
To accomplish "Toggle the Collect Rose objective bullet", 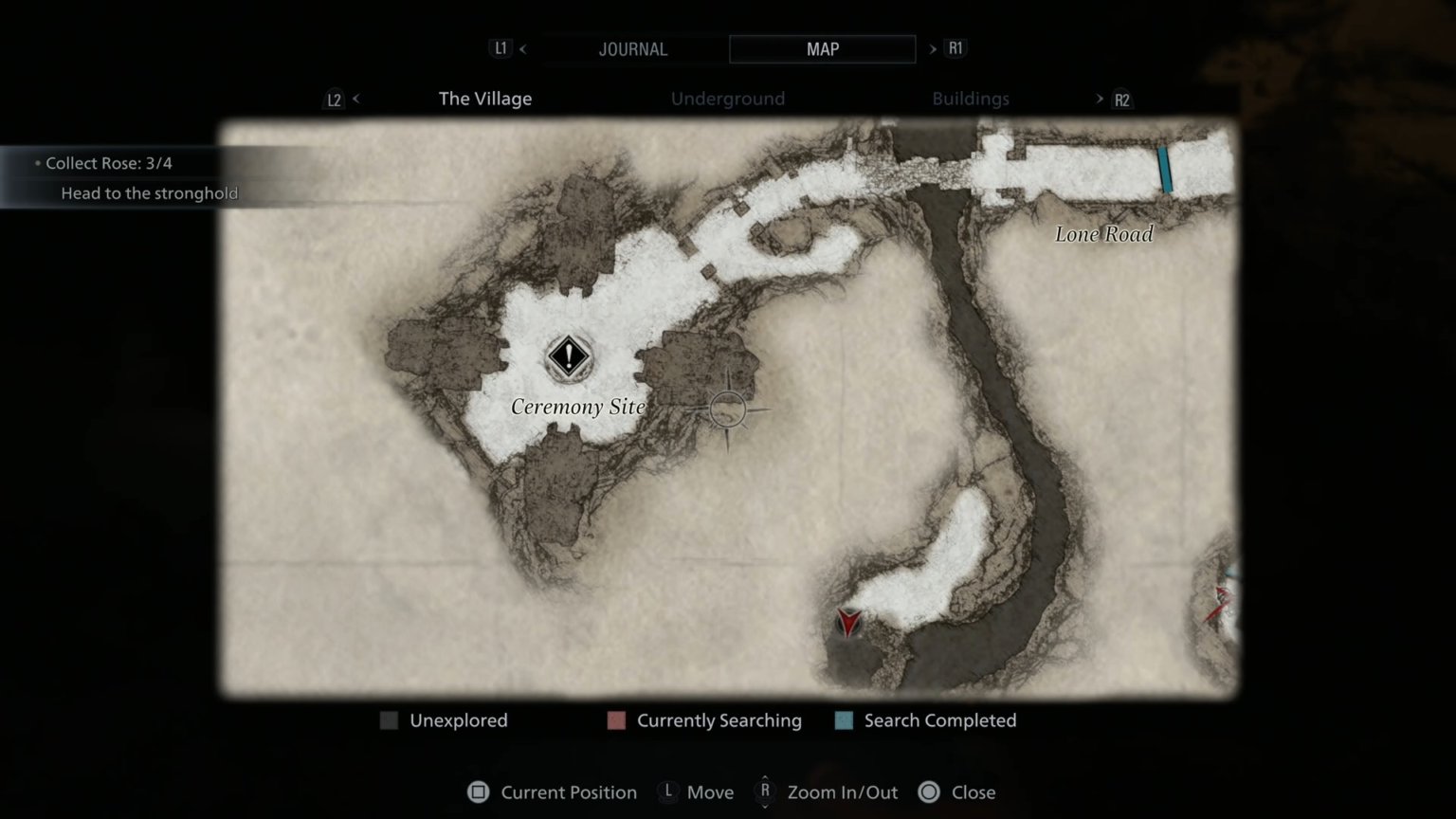I will [x=36, y=163].
